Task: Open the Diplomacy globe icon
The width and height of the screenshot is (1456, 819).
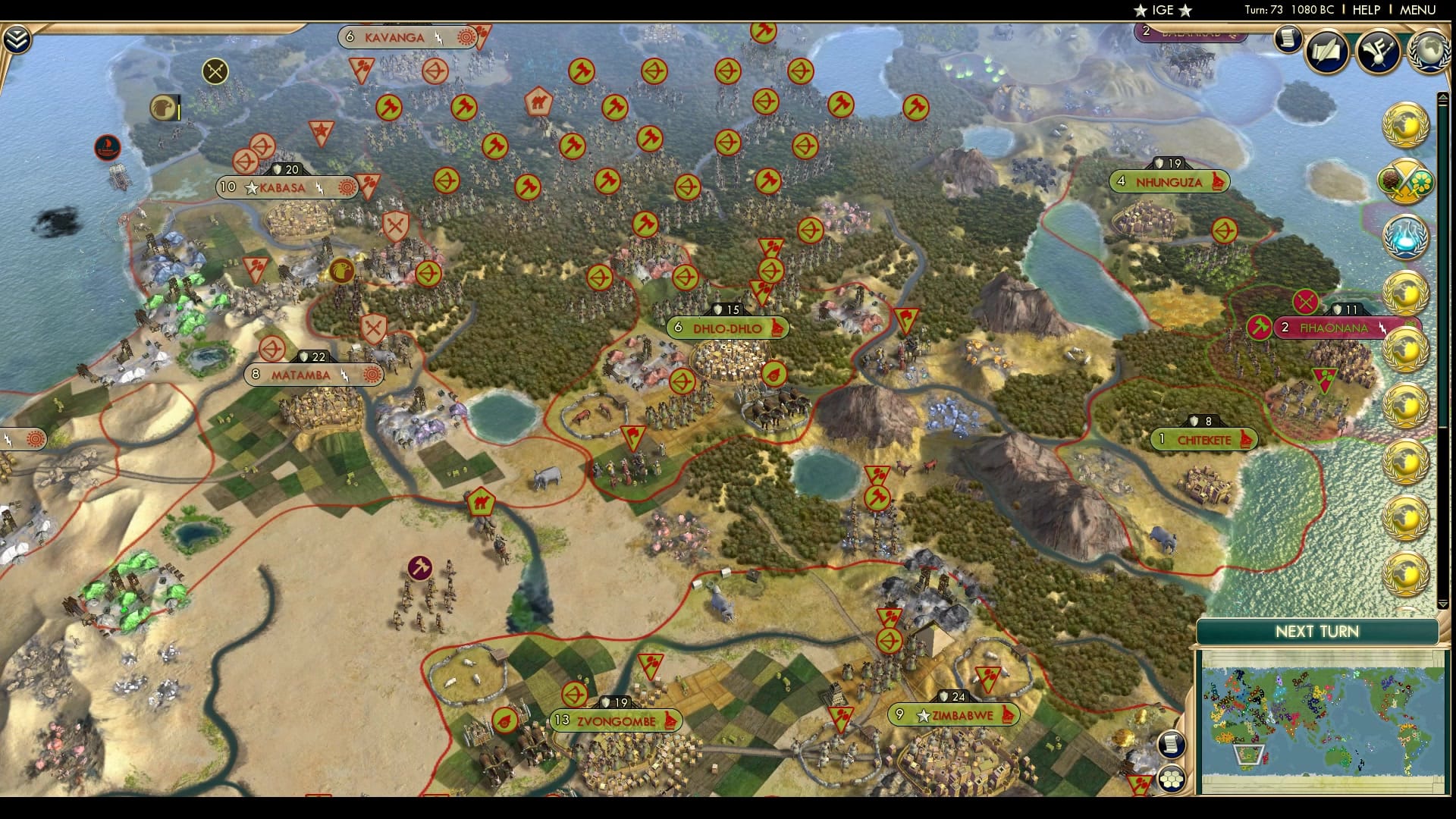Action: tap(1429, 52)
